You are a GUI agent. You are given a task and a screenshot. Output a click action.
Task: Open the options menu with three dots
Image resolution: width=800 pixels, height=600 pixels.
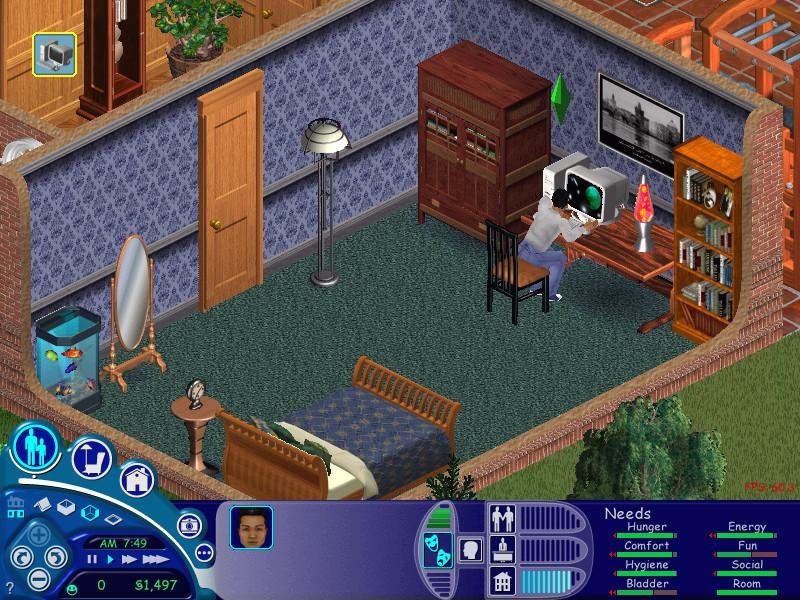204,552
